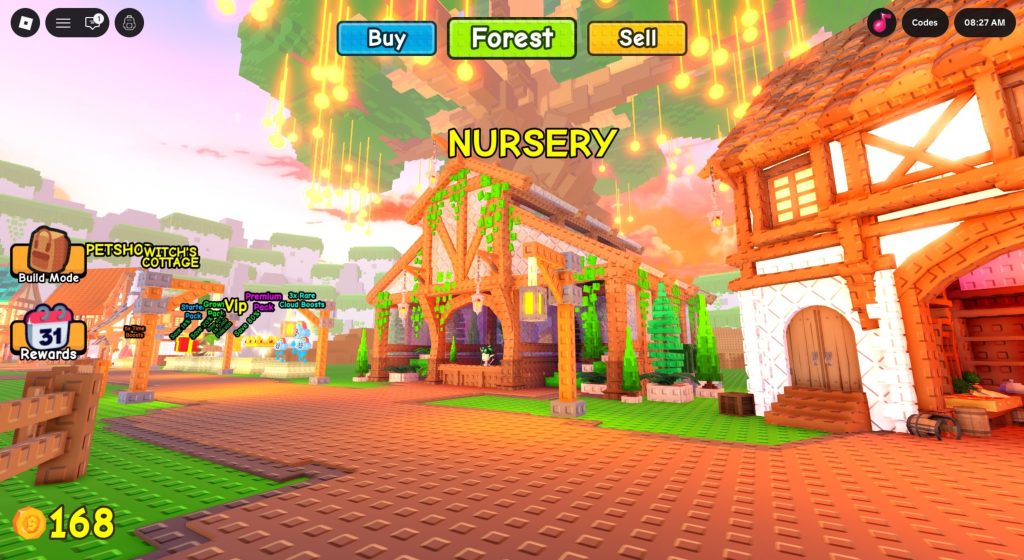Open the Roblox main menu logo
Image resolution: width=1024 pixels, height=560 pixels.
pyautogui.click(x=25, y=22)
